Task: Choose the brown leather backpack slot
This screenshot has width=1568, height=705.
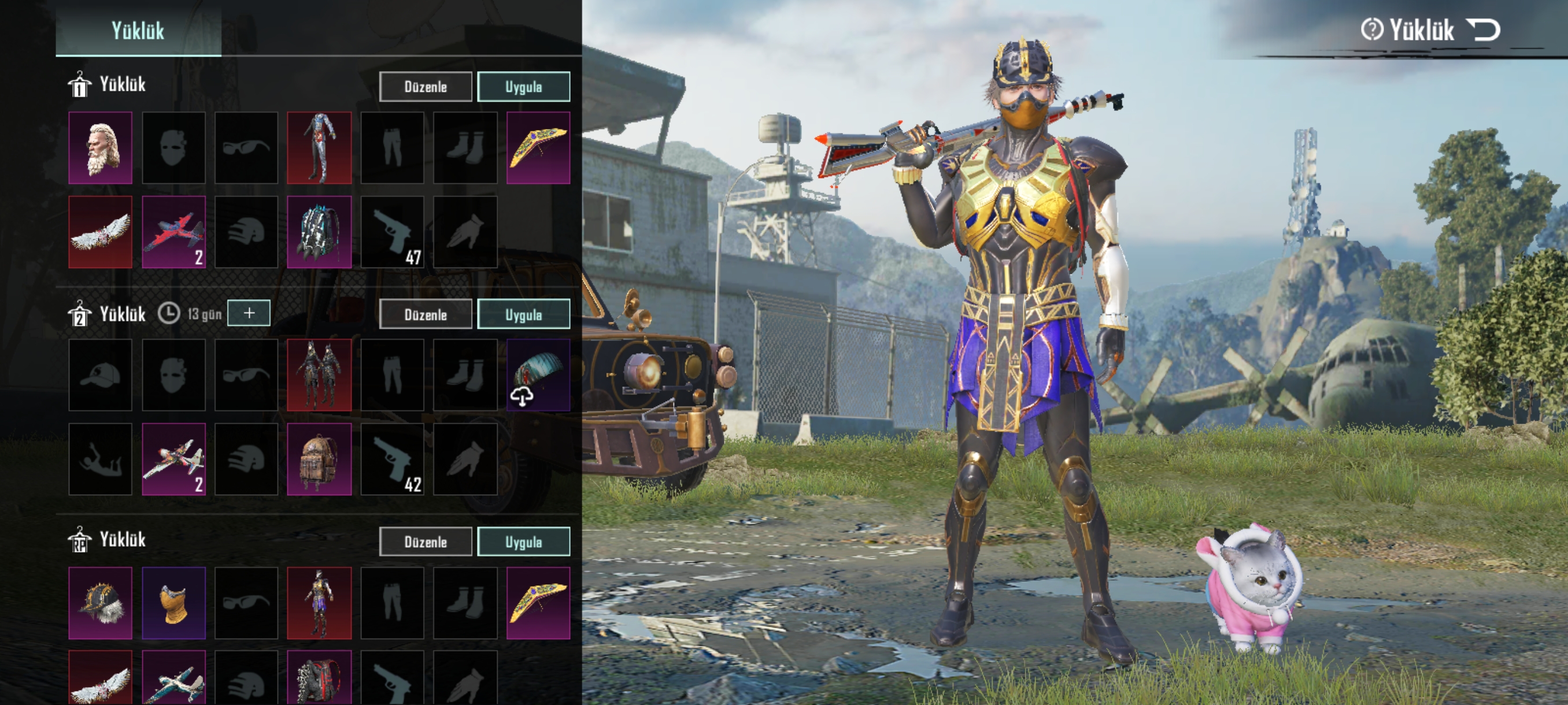Action: coord(319,459)
